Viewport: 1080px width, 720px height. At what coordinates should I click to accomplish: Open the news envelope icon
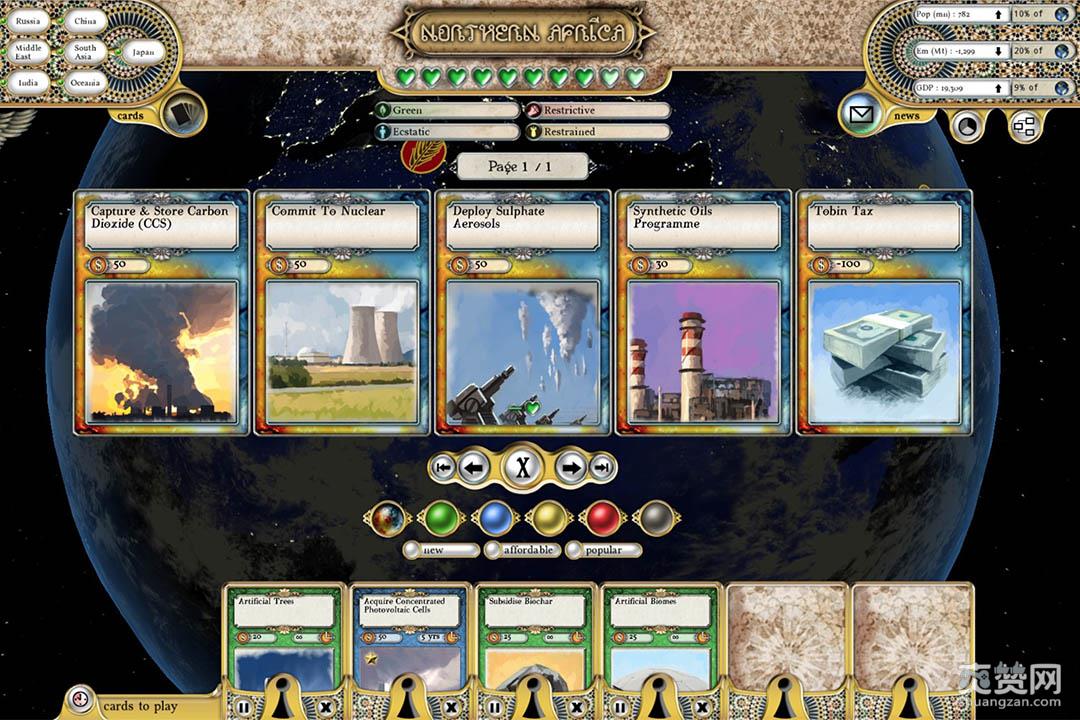point(859,115)
